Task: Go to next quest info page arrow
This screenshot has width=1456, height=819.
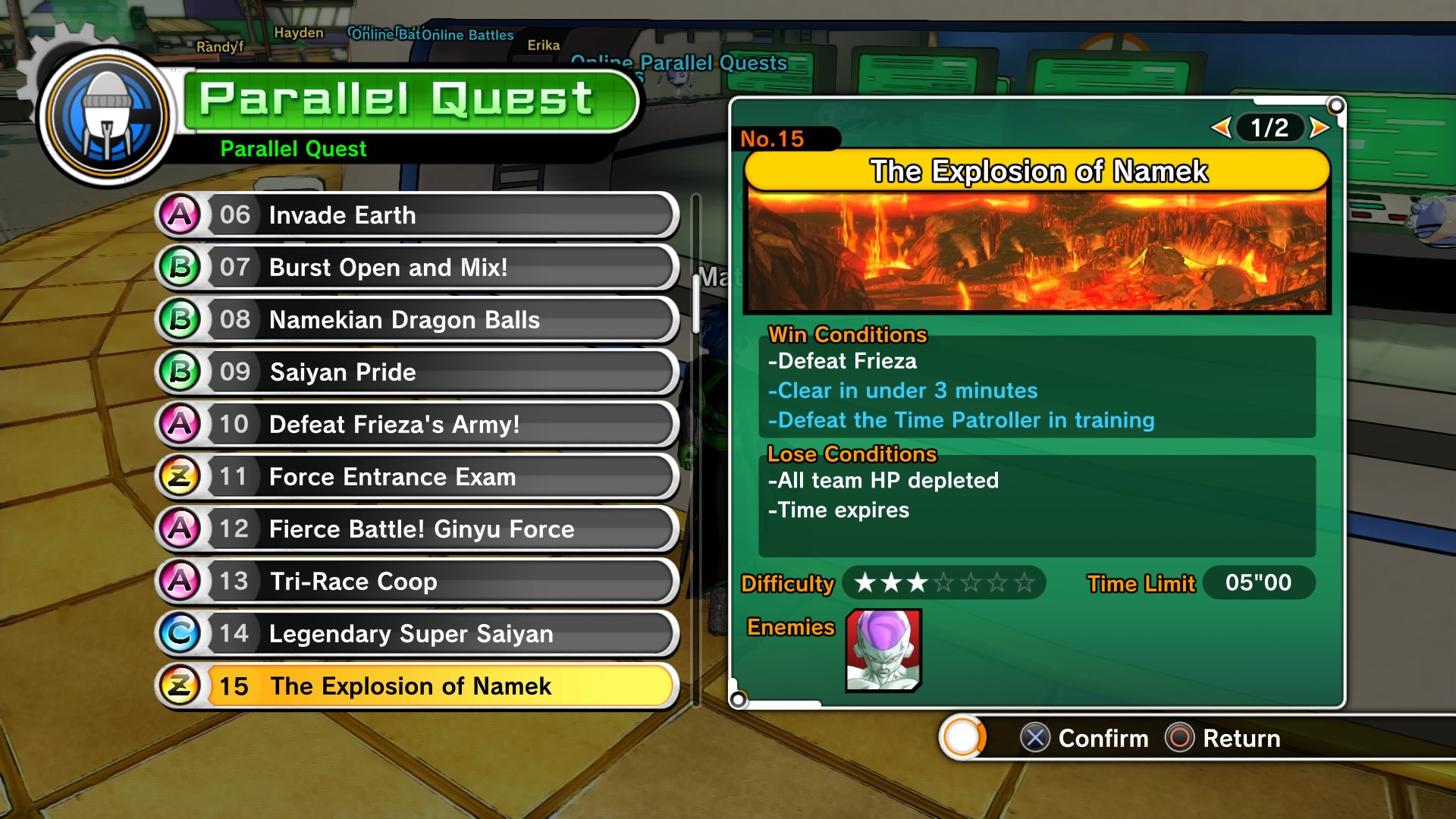Action: (1319, 127)
